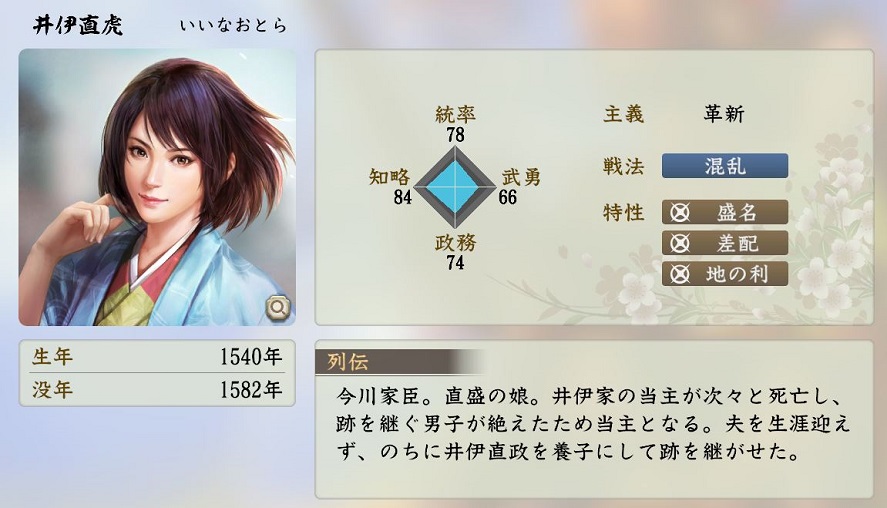887x508 pixels.
Task: Open the 地の利 trait entry
Action: coord(725,273)
